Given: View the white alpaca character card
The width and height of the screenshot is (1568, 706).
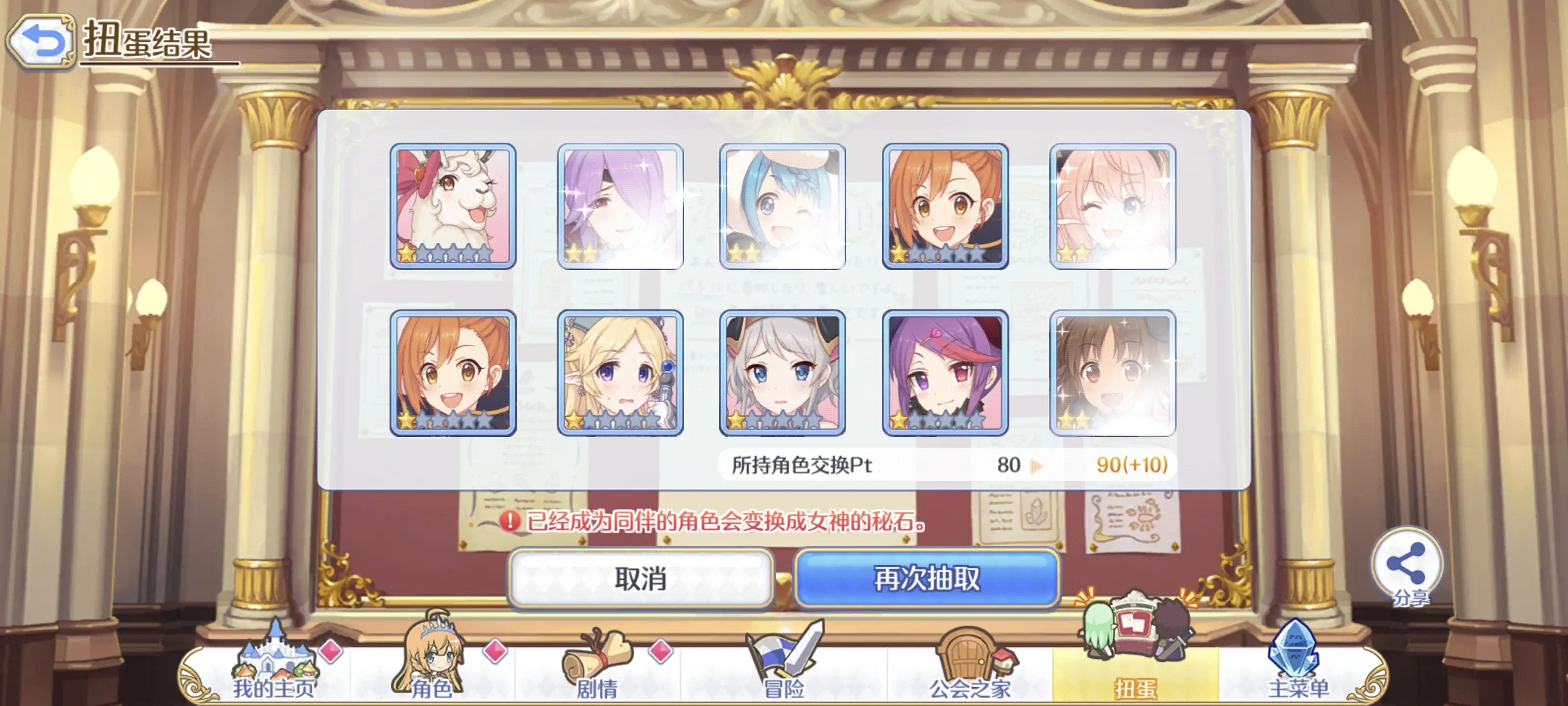Looking at the screenshot, I should (x=453, y=206).
